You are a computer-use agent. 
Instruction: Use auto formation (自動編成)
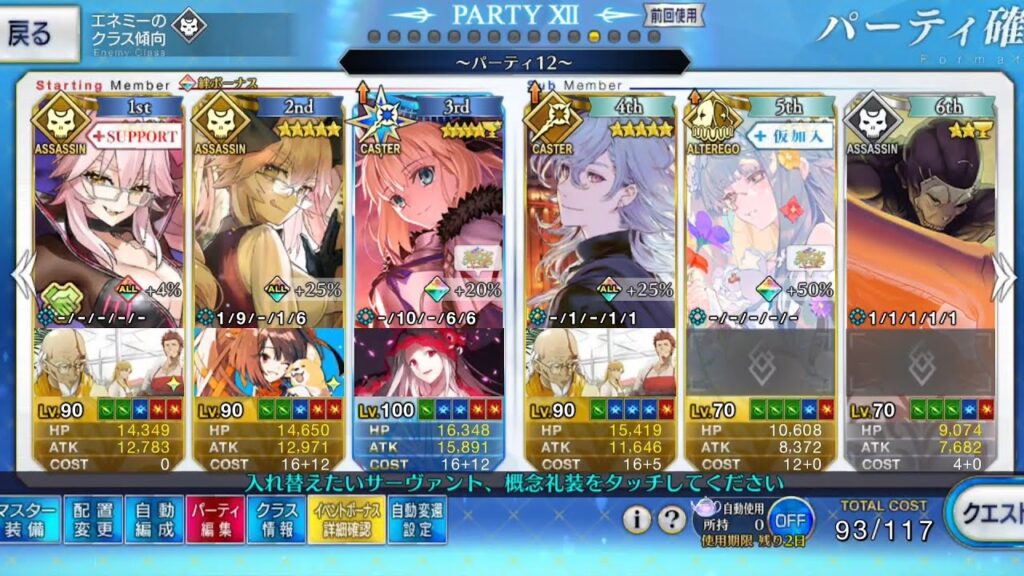click(154, 519)
